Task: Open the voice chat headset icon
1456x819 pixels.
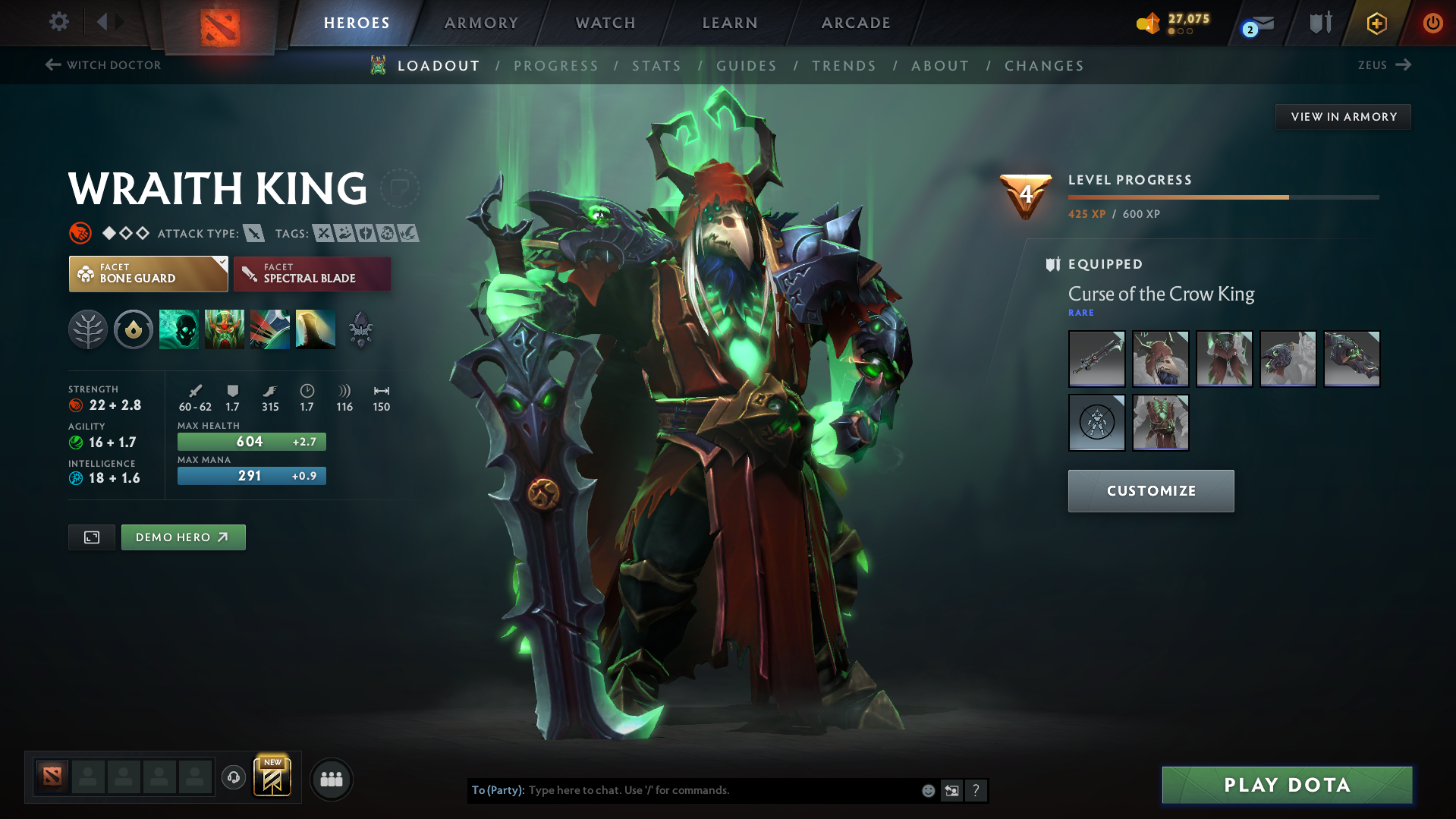Action: 233,778
